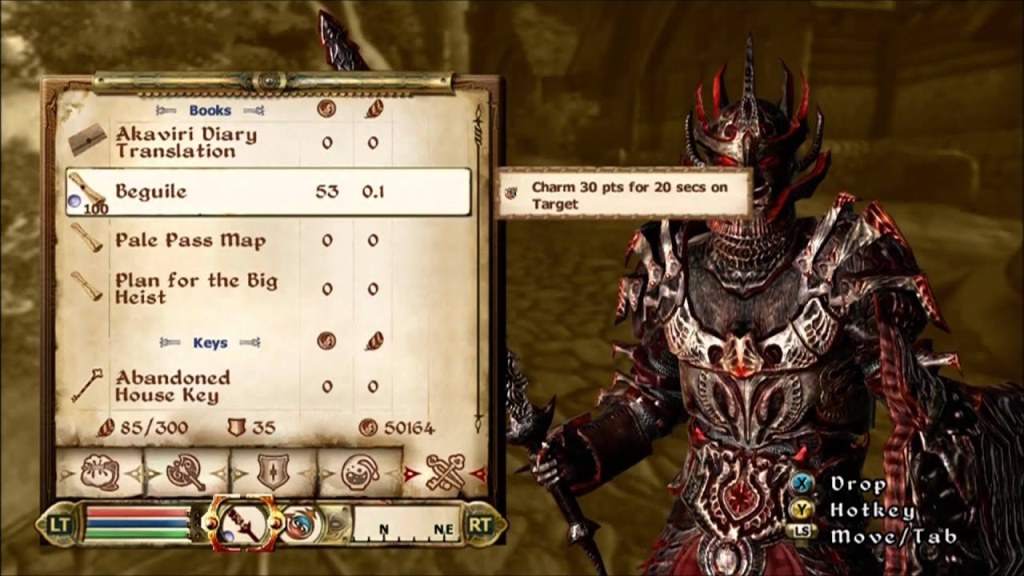The height and width of the screenshot is (576, 1024).
Task: Sort items by gold value column header
Action: [327, 110]
